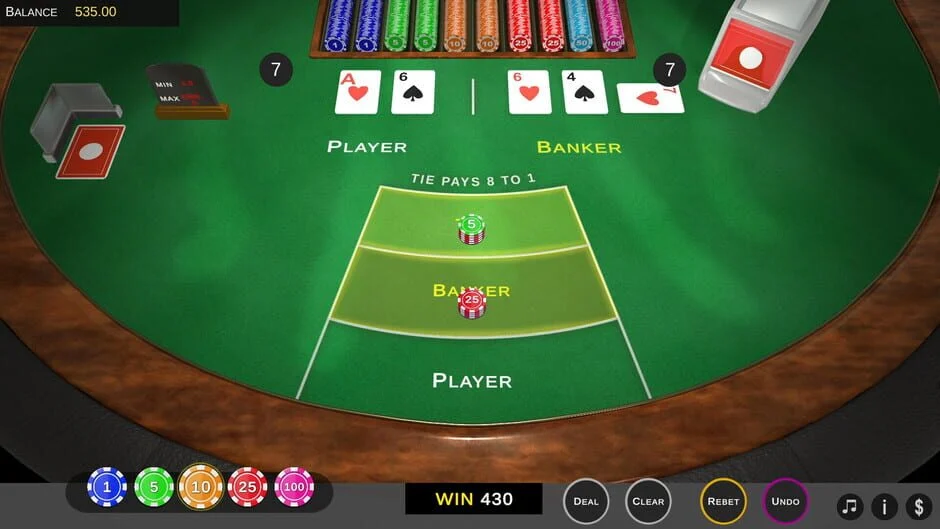Repeat the last bet with Rebet
Screen dimensions: 940x529
point(723,501)
